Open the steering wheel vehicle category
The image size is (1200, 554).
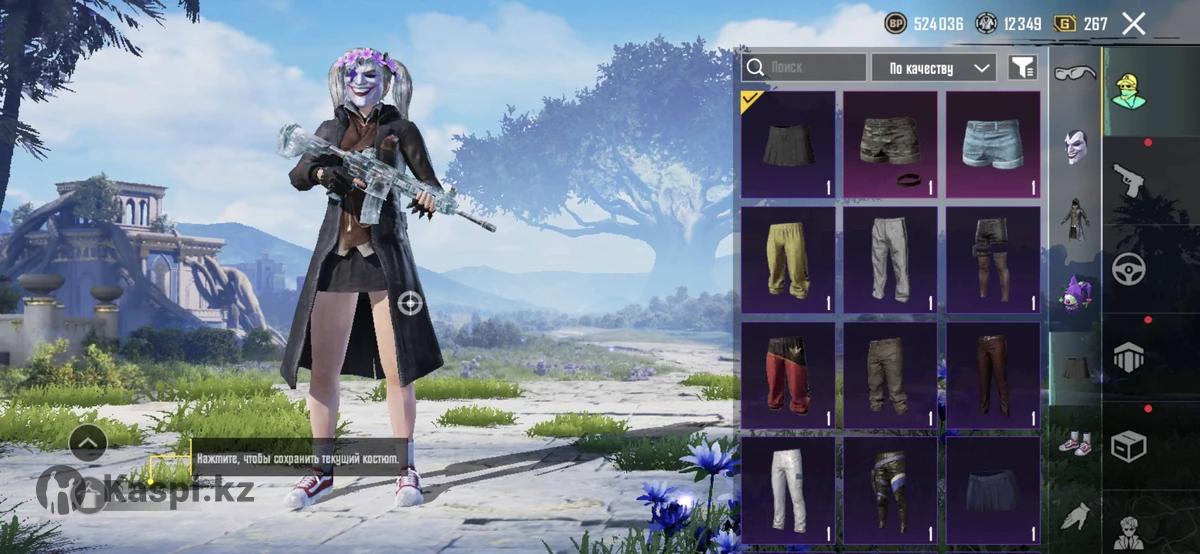pos(1129,269)
